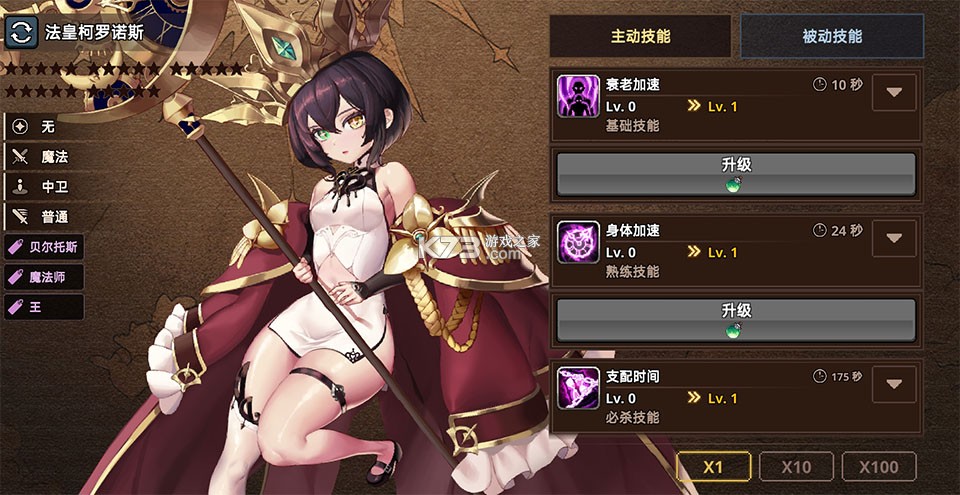Upgrade the 身体加速 skill with 升级
960x495 pixels.
pyautogui.click(x=736, y=320)
